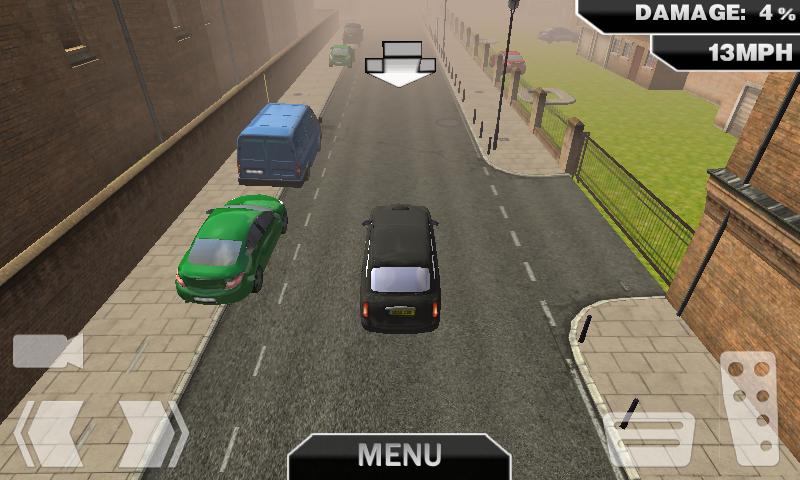The width and height of the screenshot is (800, 480).
Task: Steer right with the right arrow
Action: pos(152,434)
